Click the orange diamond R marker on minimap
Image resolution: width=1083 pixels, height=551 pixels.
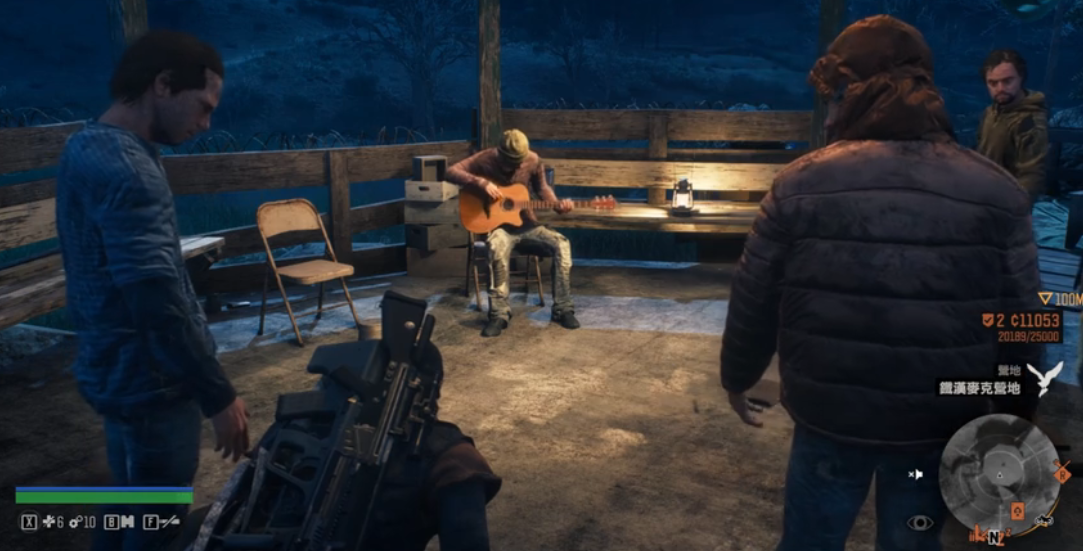point(1063,474)
